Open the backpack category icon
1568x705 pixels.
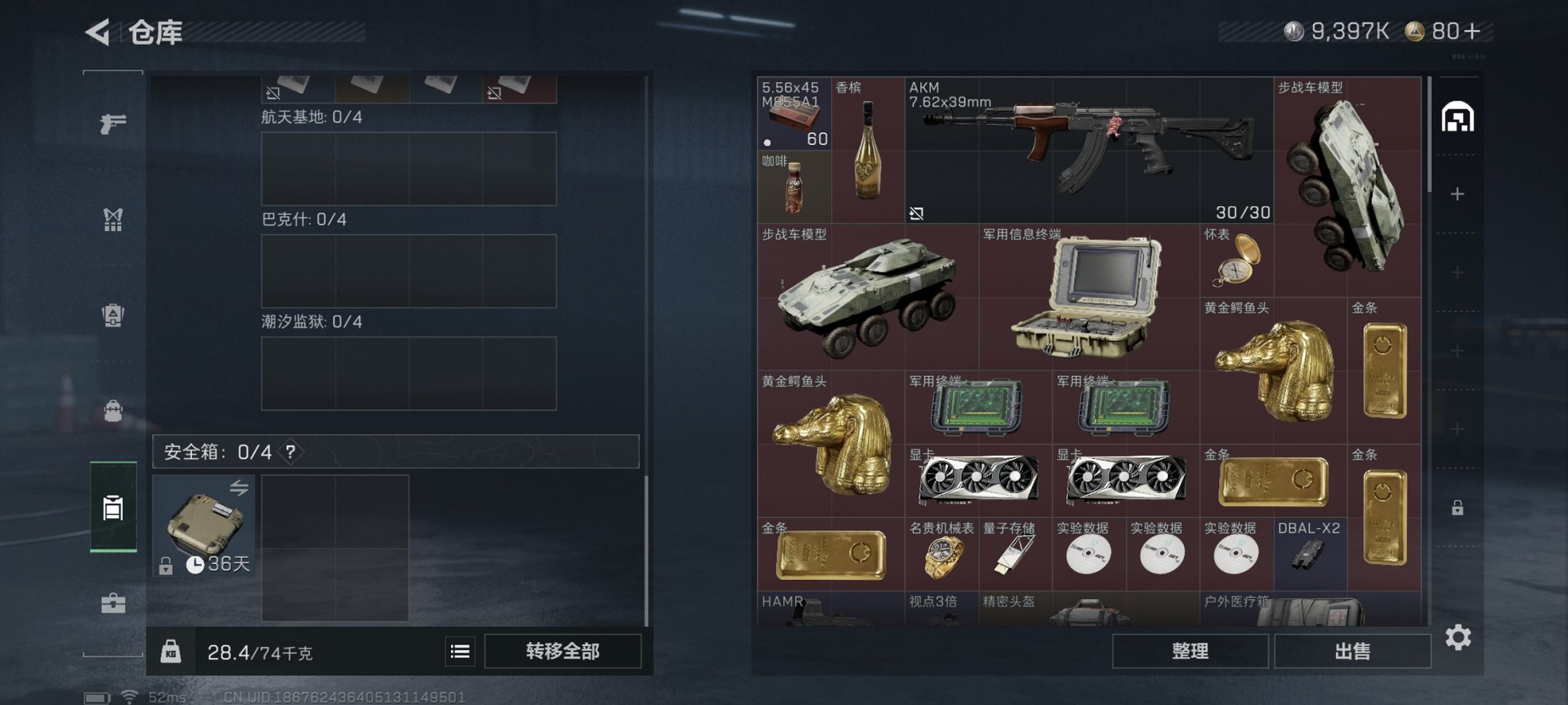click(113, 411)
